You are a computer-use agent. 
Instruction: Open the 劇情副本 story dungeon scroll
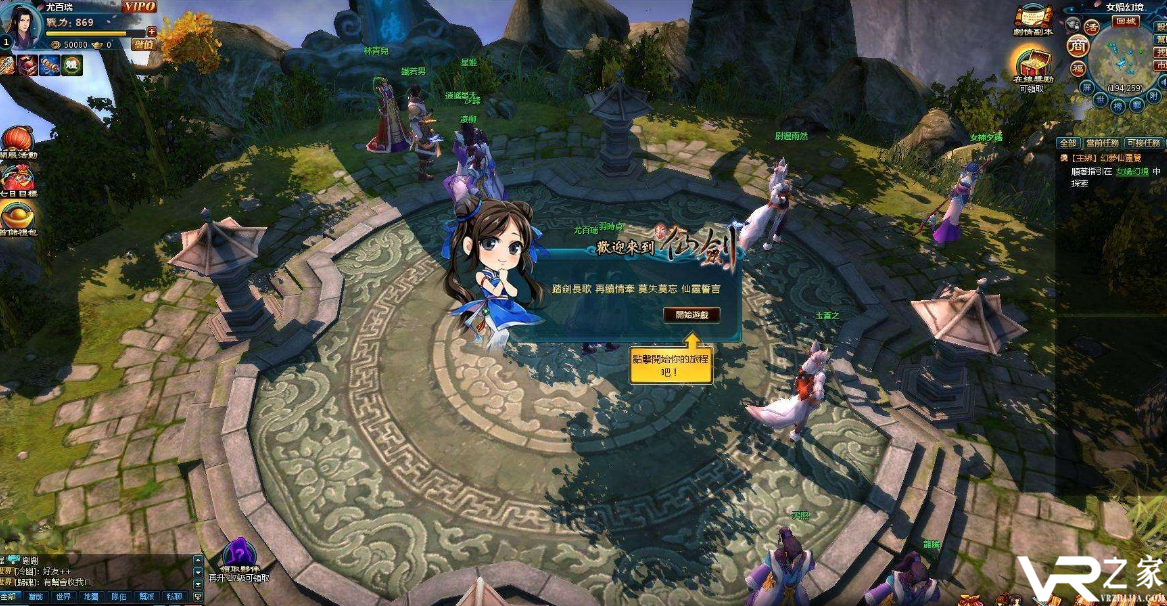tap(1033, 17)
